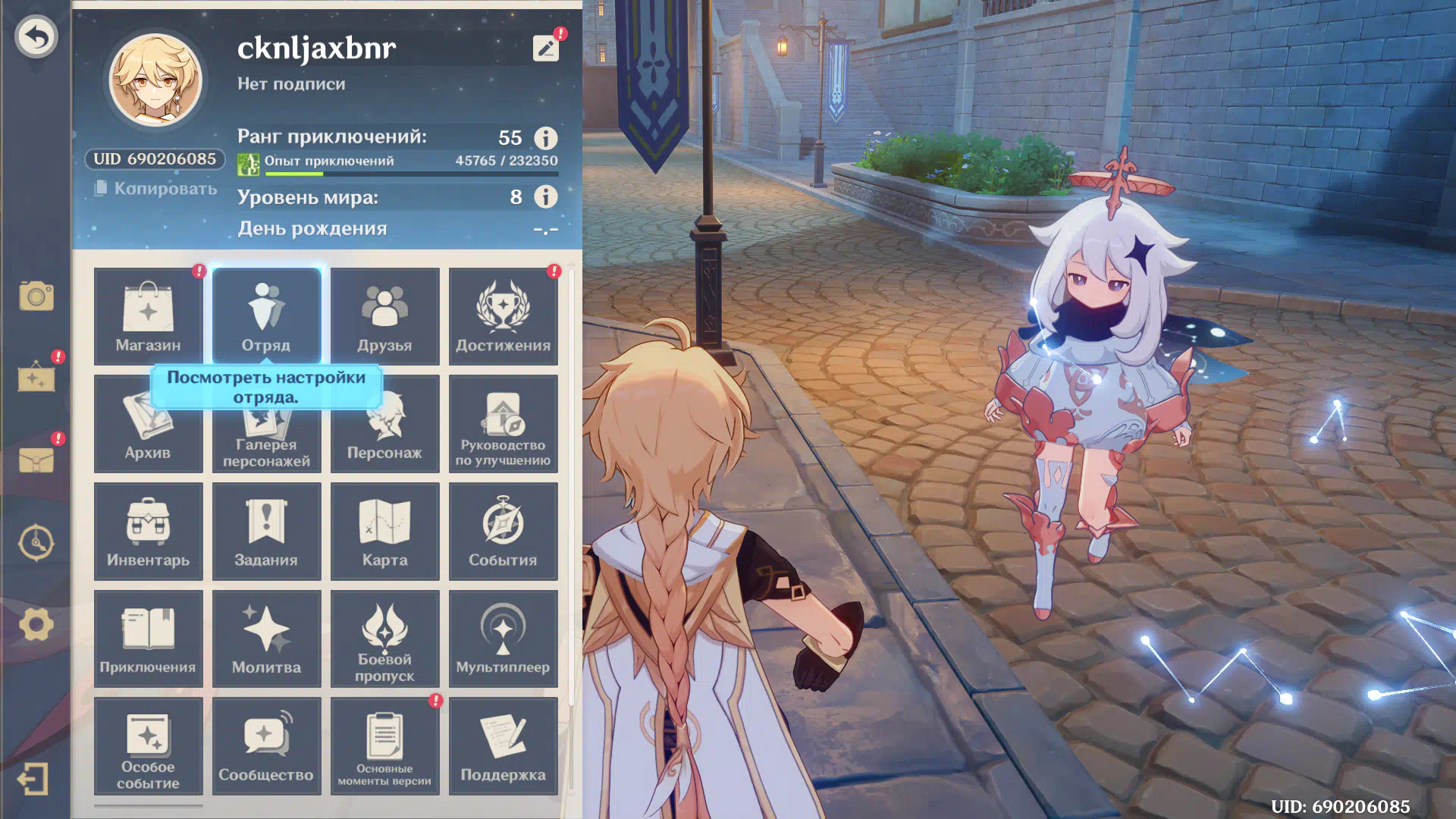
Task: Open the Карта map
Action: pyautogui.click(x=384, y=532)
